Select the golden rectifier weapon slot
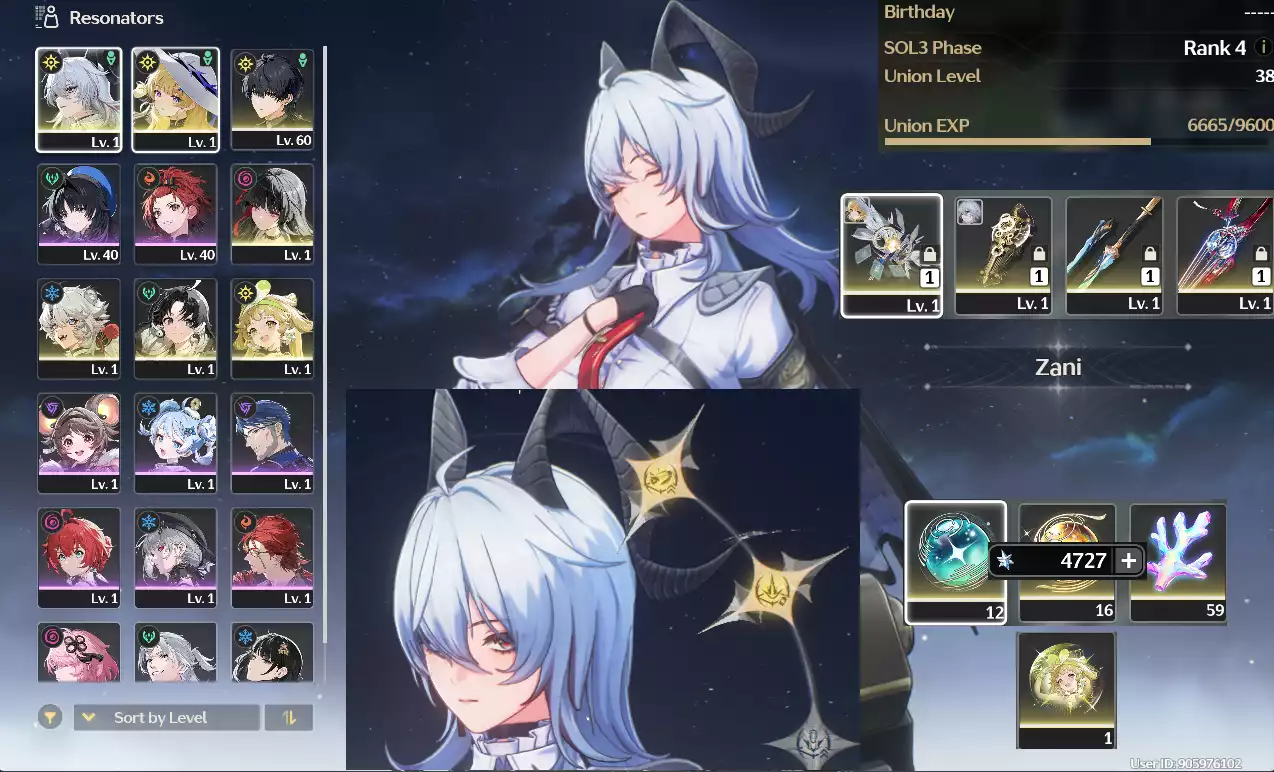The image size is (1274, 772). pos(1003,255)
